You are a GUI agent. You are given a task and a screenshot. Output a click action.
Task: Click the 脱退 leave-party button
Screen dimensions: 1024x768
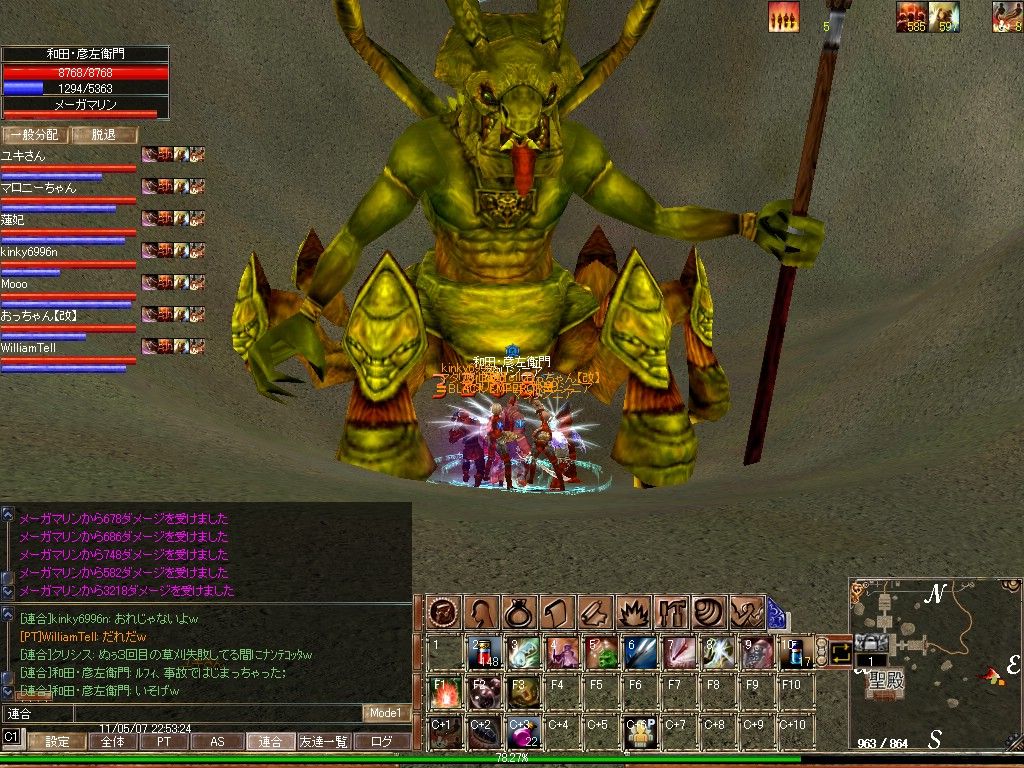click(104, 135)
